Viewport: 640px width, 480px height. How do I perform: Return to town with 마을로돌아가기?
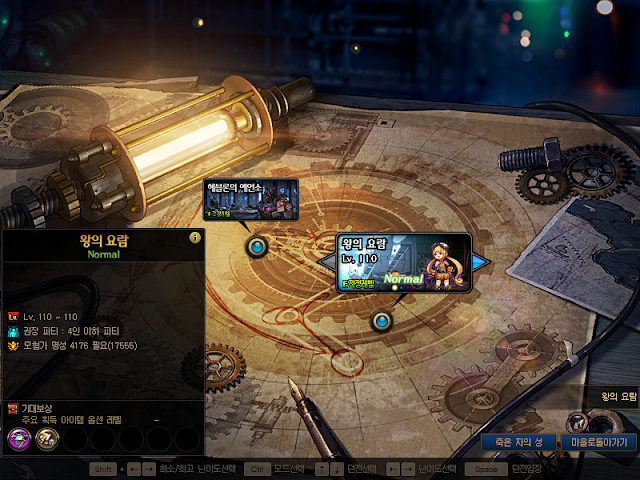(x=599, y=441)
